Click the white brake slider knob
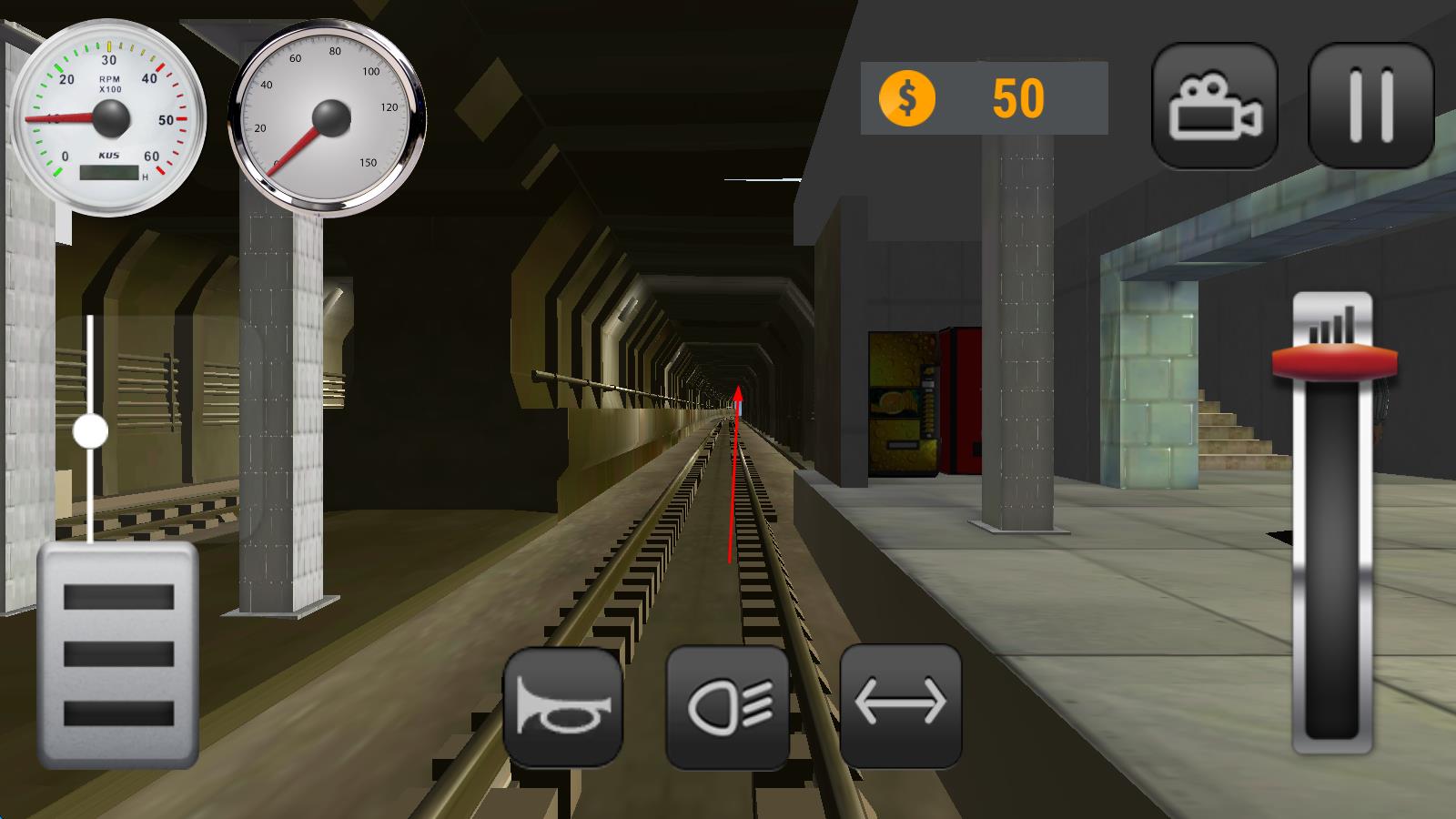Screen dimensions: 1456x819 point(90,431)
